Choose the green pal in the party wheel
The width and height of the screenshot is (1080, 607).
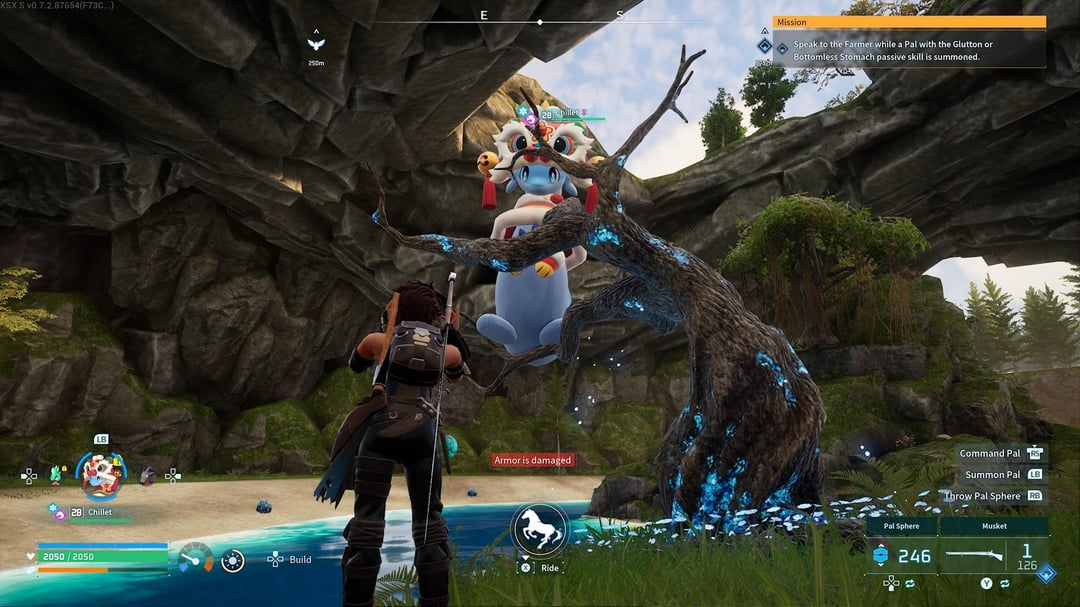(x=56, y=475)
